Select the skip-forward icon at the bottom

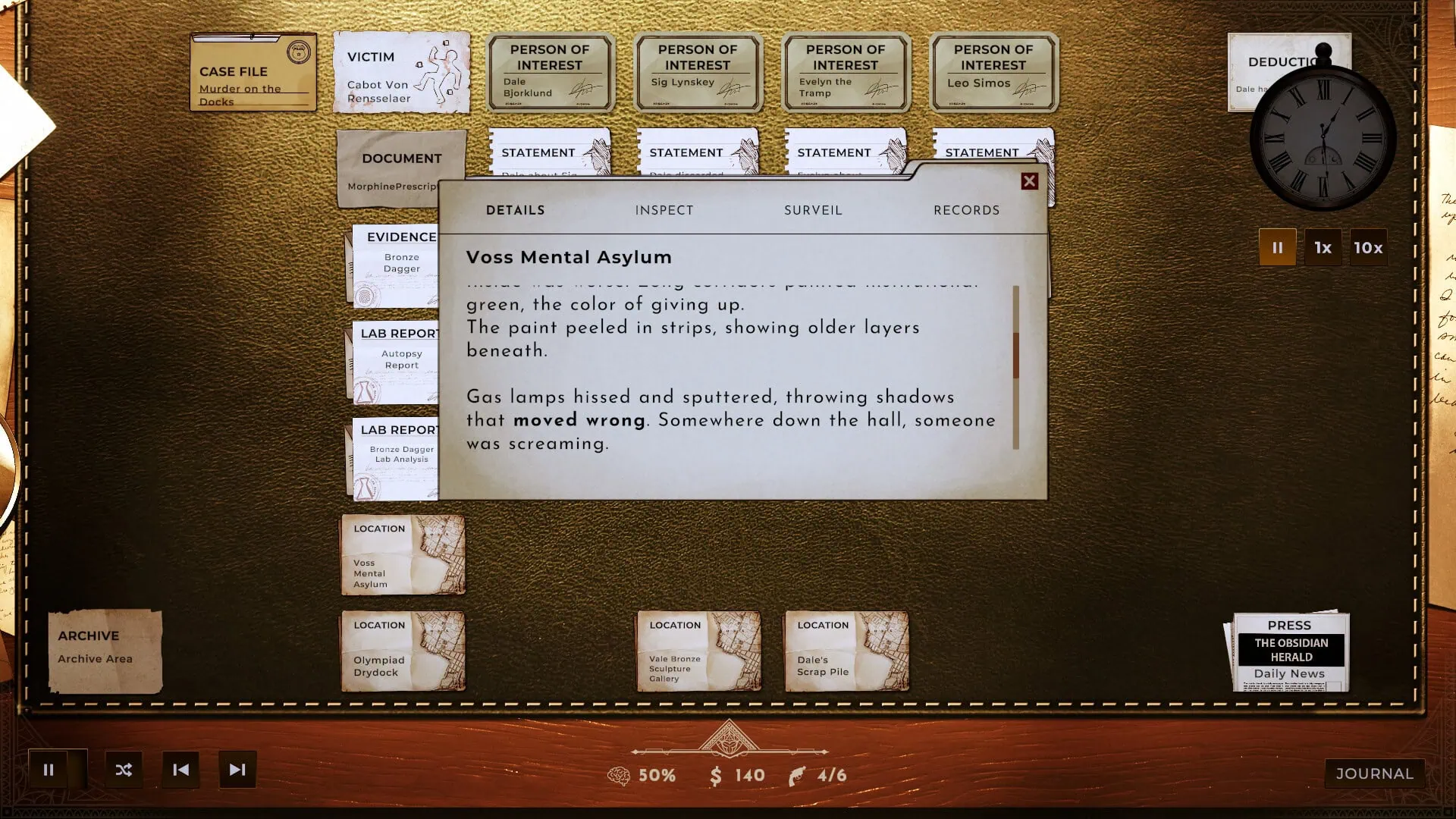[237, 769]
